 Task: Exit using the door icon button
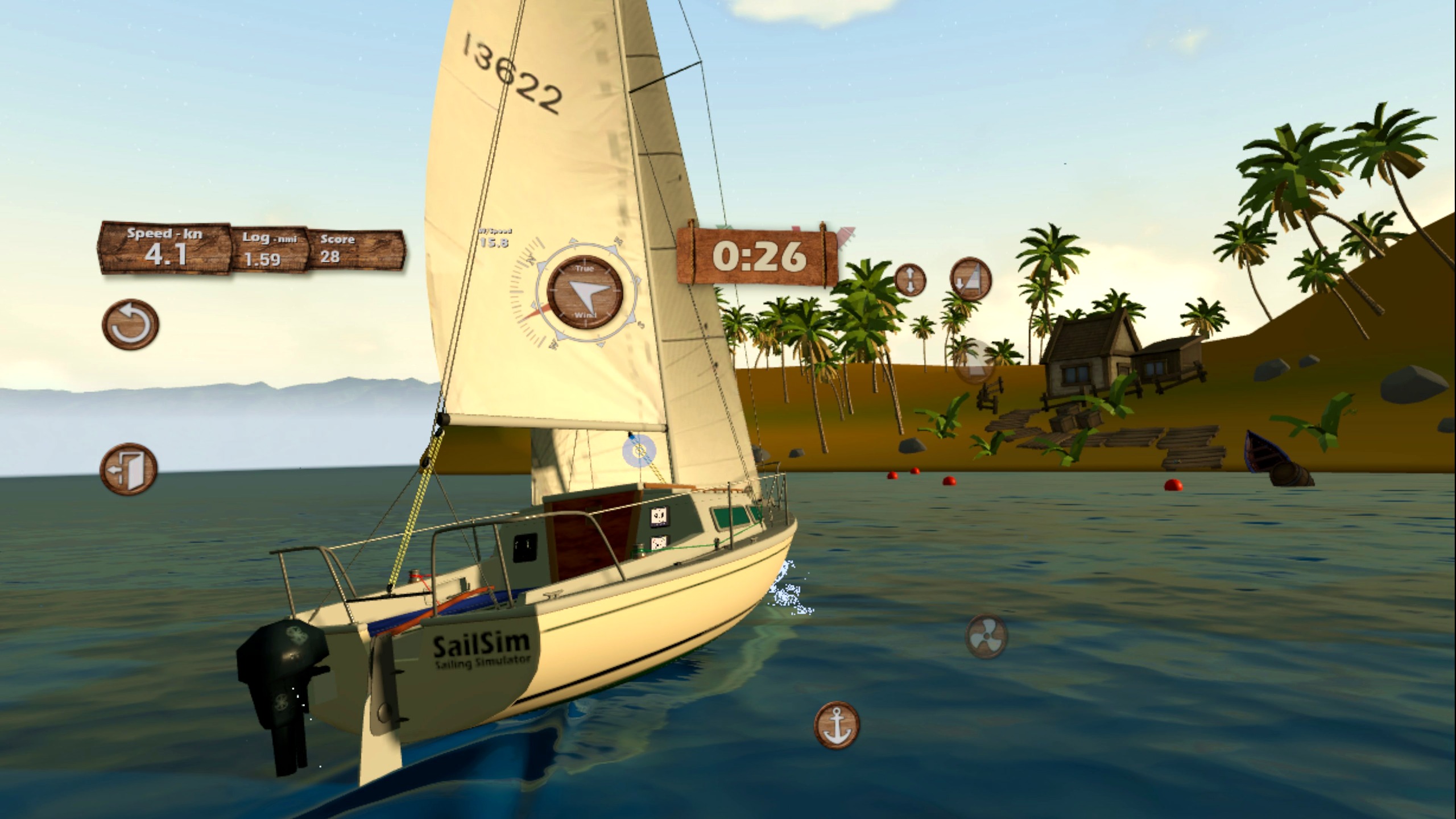pos(129,469)
